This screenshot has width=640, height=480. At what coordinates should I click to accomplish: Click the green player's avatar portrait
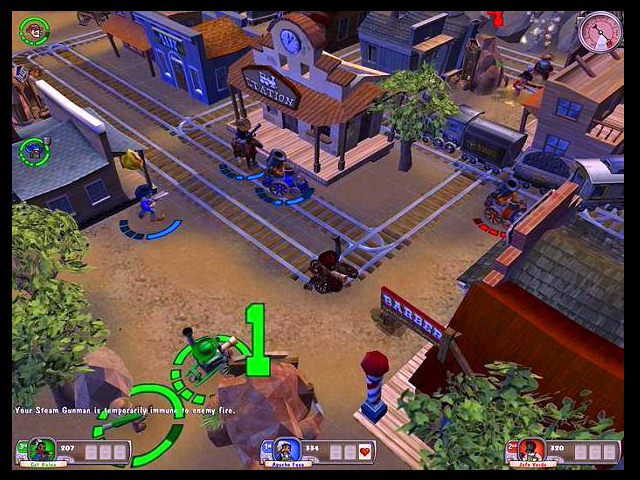click(42, 450)
